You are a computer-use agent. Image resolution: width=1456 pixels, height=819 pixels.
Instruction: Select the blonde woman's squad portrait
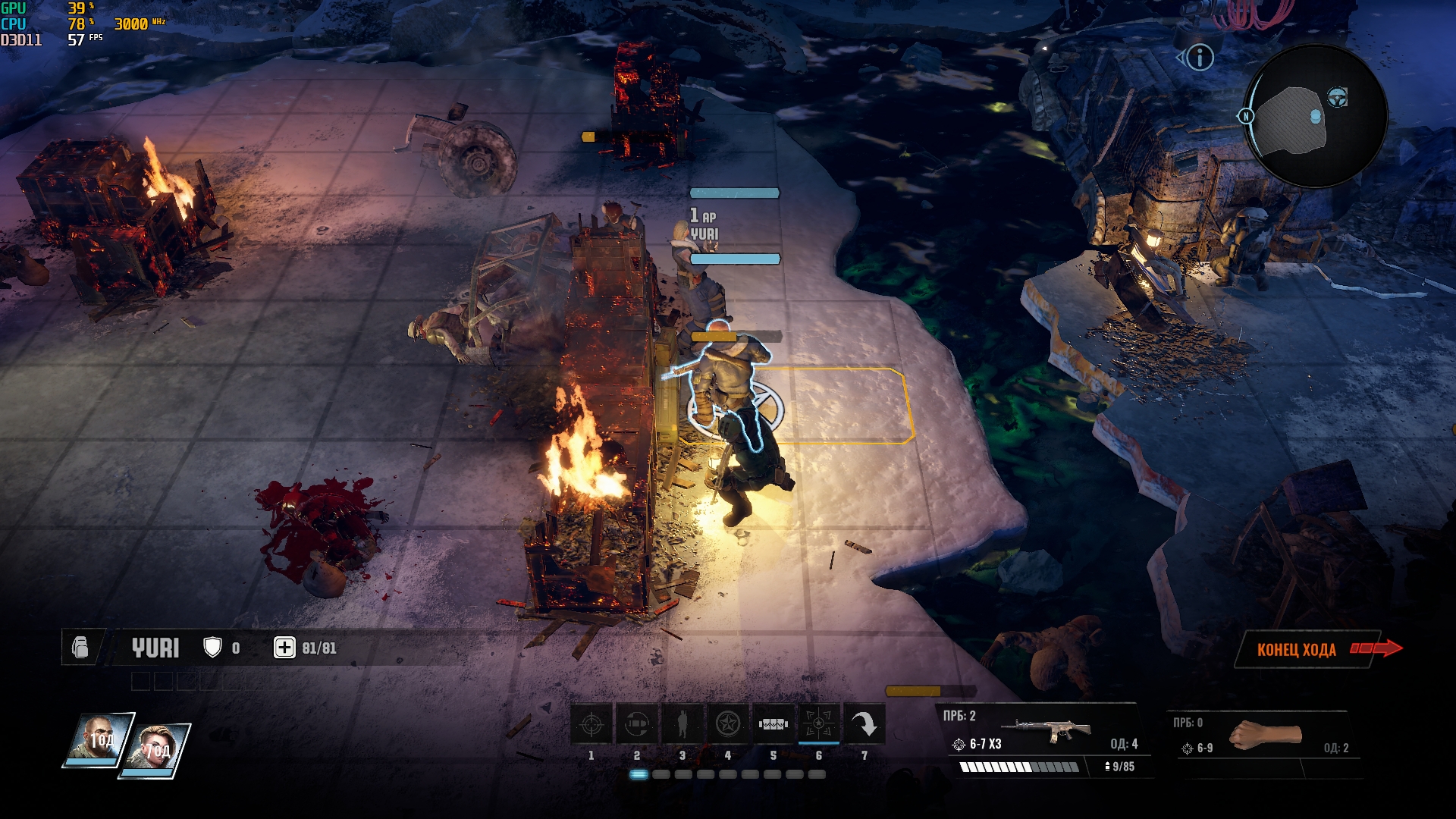point(157,750)
